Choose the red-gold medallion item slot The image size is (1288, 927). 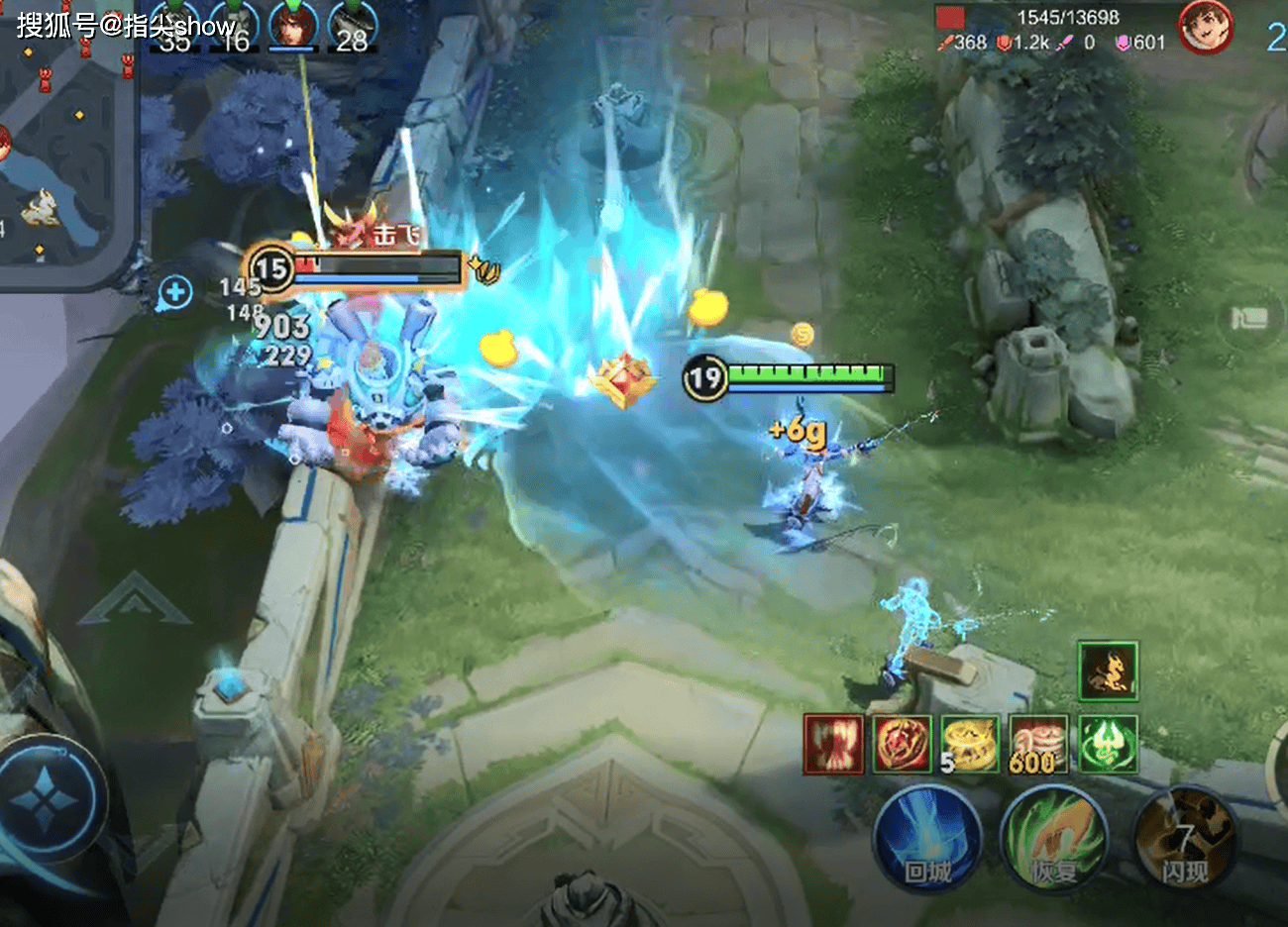coord(902,744)
